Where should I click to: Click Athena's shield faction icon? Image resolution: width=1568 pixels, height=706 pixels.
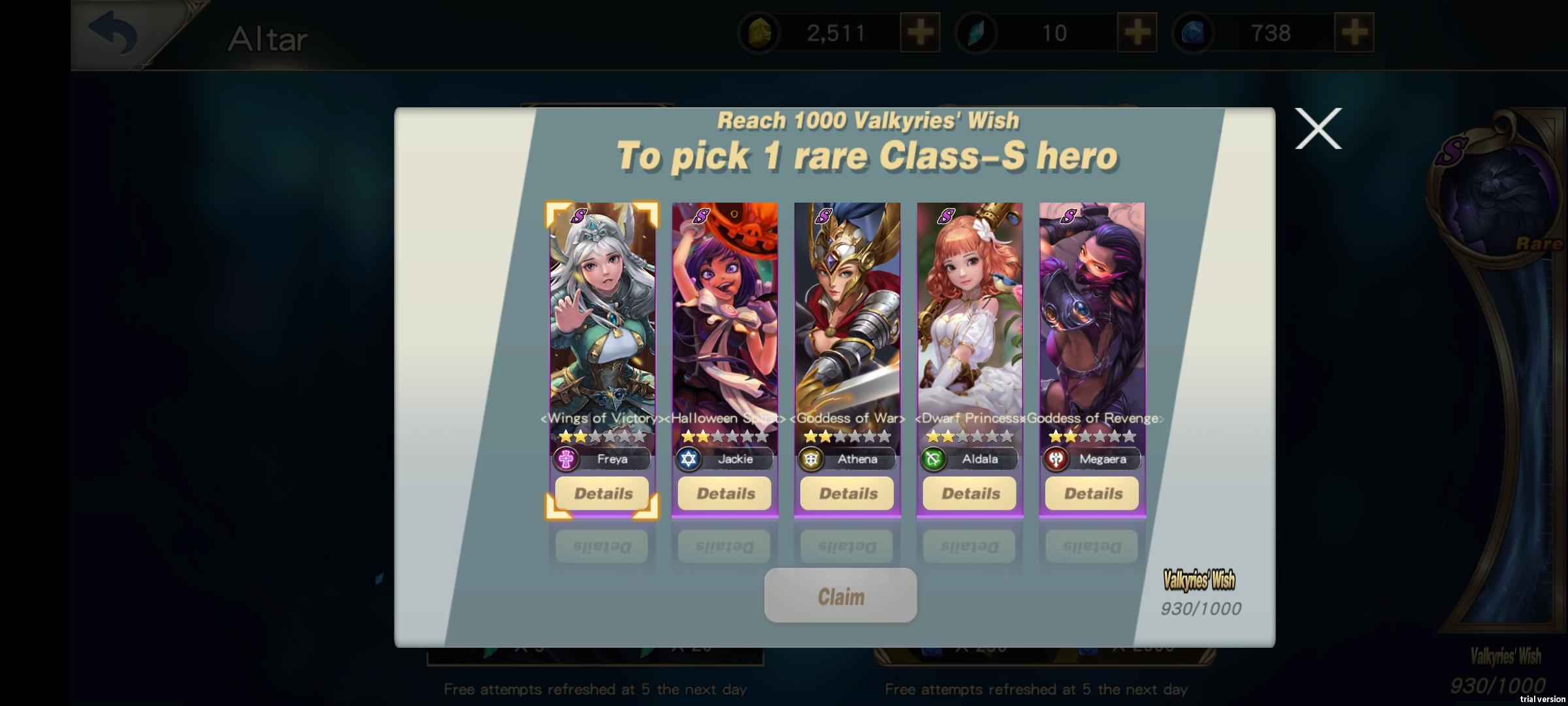click(810, 460)
